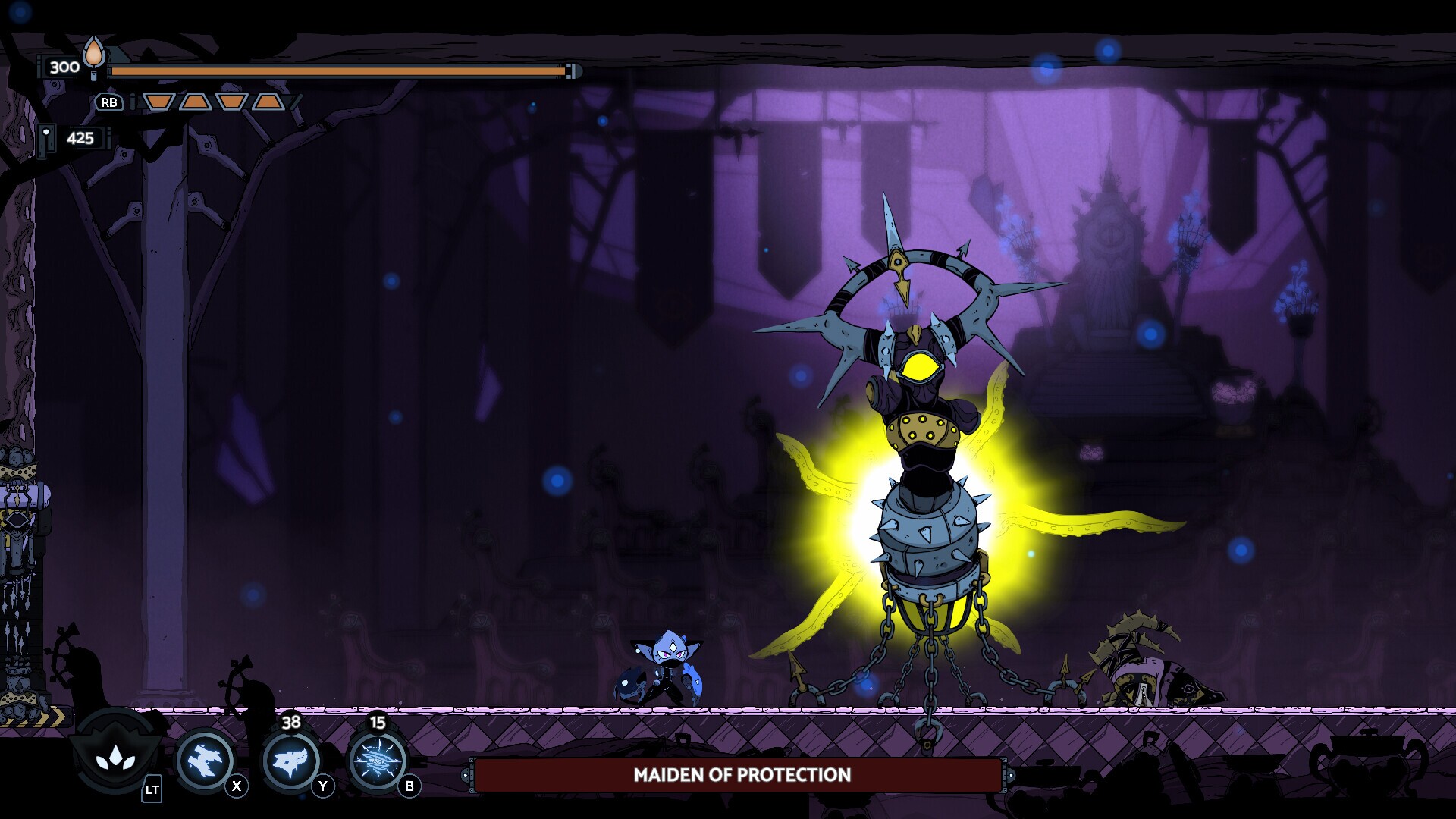The width and height of the screenshot is (1456, 819).
Task: Click the B button prompt badge
Action: pos(409,786)
